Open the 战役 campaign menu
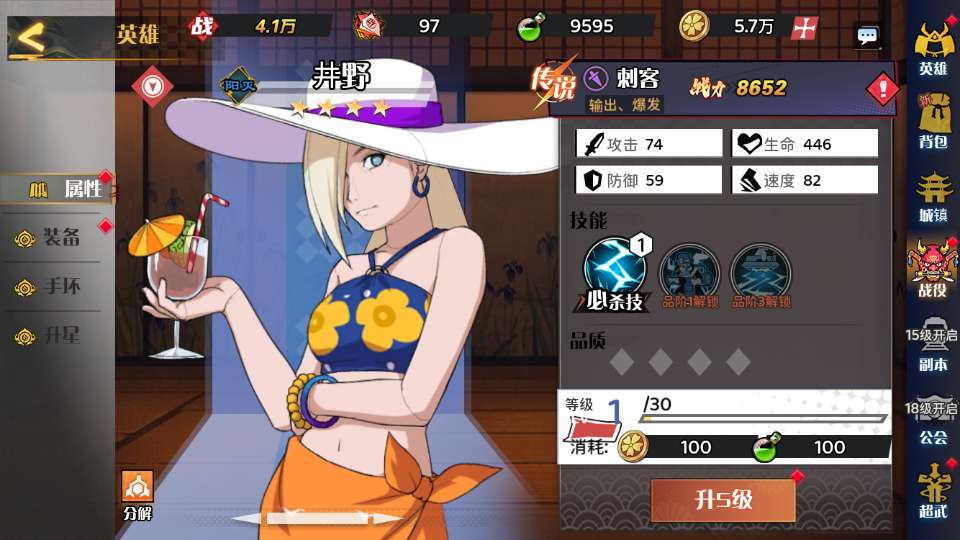This screenshot has height=540, width=960. [x=932, y=268]
